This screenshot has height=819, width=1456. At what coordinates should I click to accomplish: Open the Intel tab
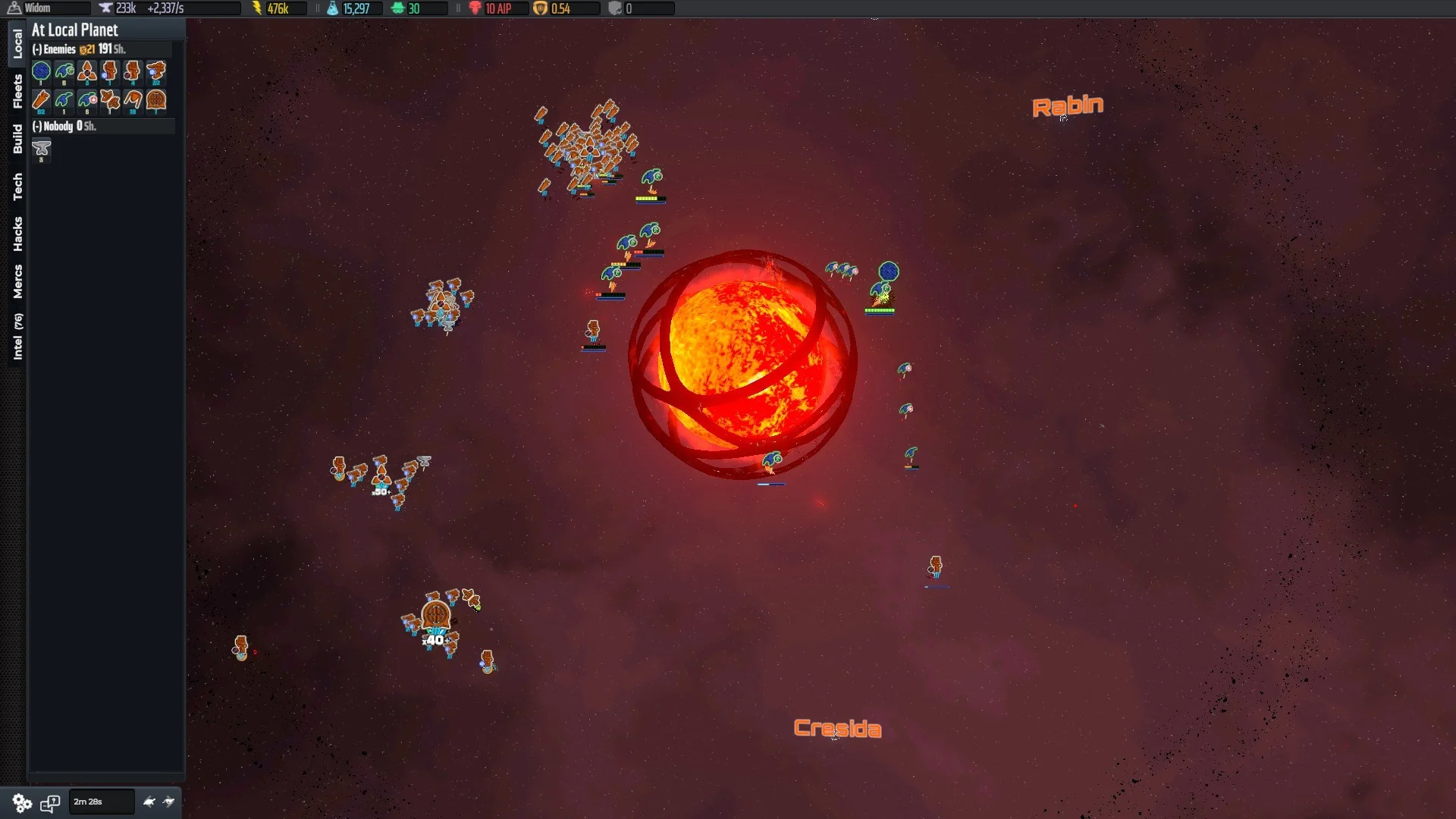coord(17,336)
